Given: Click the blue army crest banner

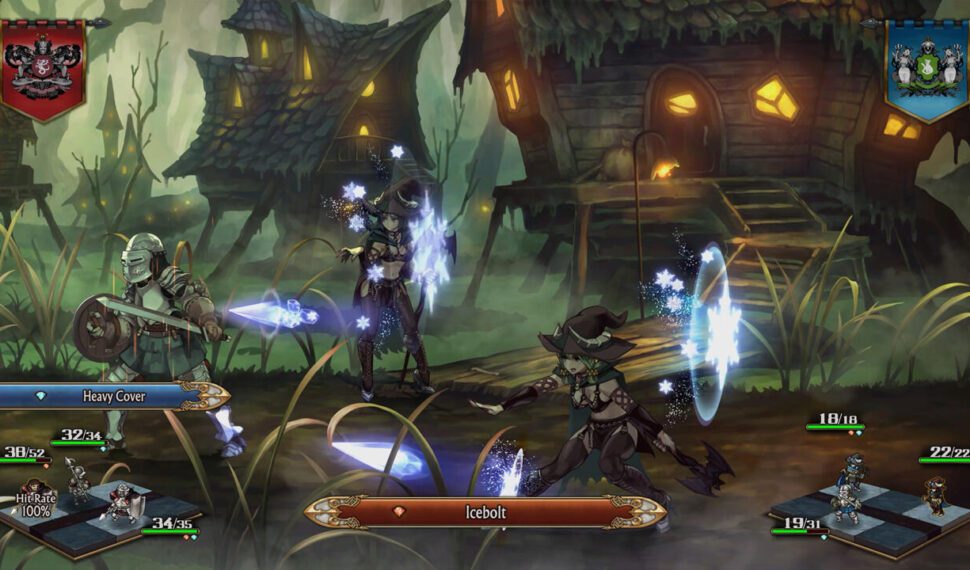Looking at the screenshot, I should 926,66.
